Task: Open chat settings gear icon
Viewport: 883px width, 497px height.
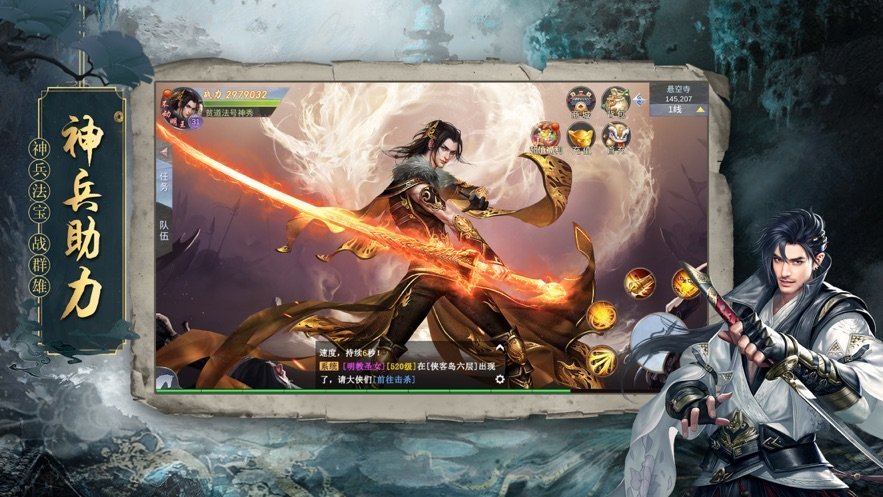Action: coord(500,380)
